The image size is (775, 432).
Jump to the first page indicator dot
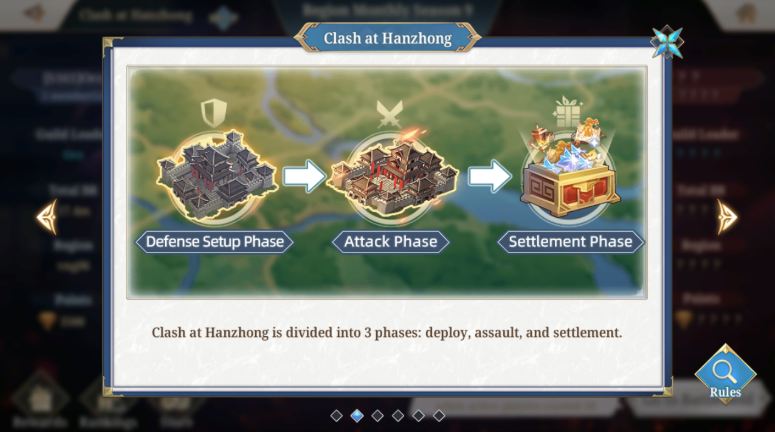click(337, 415)
